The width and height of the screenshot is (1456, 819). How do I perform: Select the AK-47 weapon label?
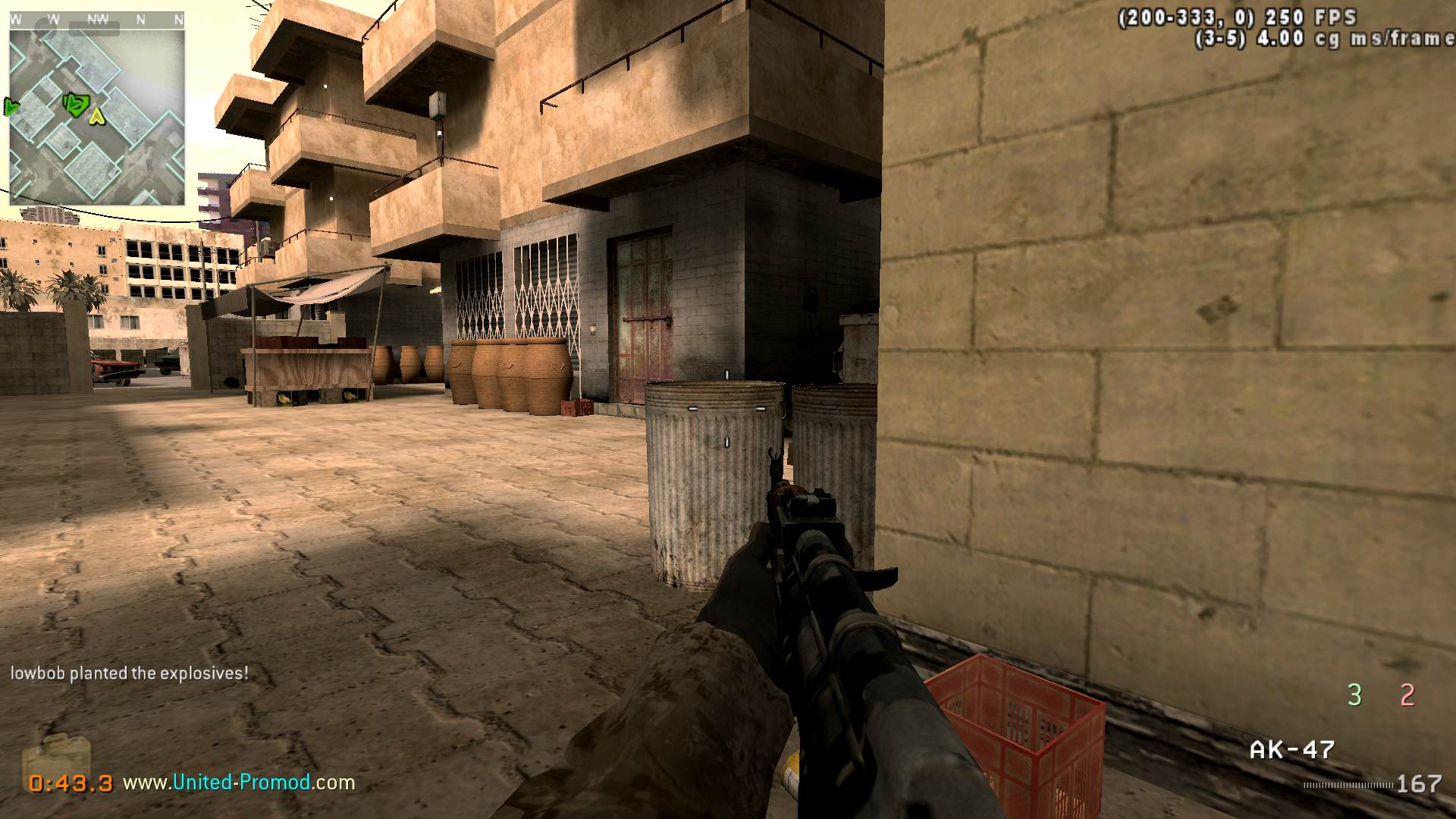1291,750
